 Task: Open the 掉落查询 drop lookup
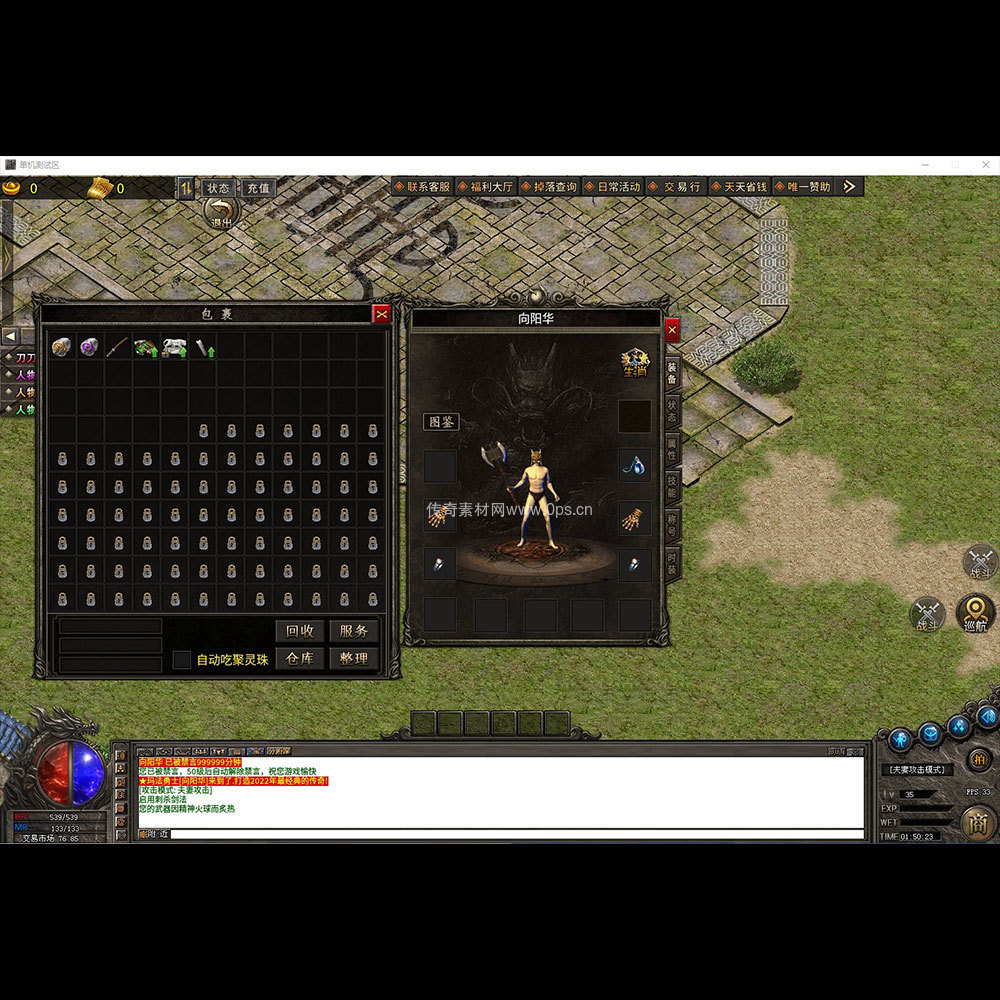[549, 187]
